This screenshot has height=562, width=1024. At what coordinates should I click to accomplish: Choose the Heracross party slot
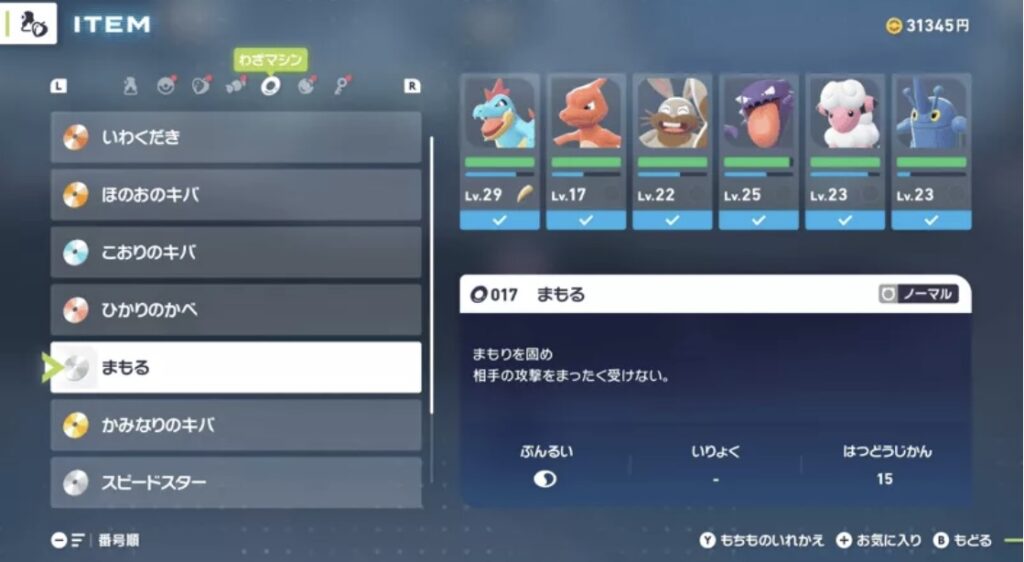[931, 151]
